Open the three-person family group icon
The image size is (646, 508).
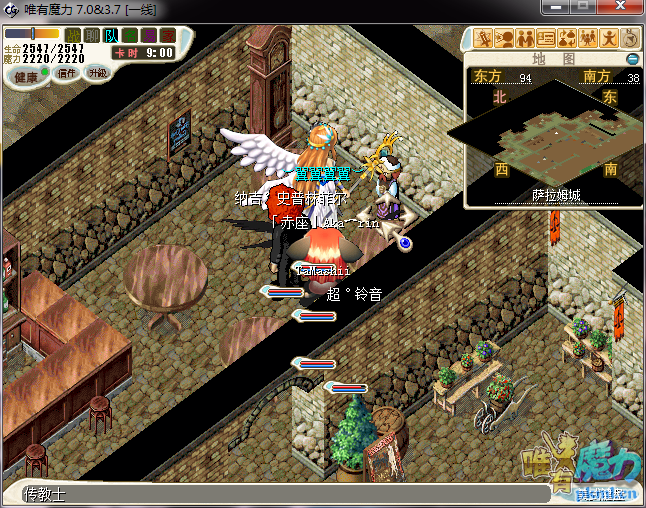(x=588, y=39)
